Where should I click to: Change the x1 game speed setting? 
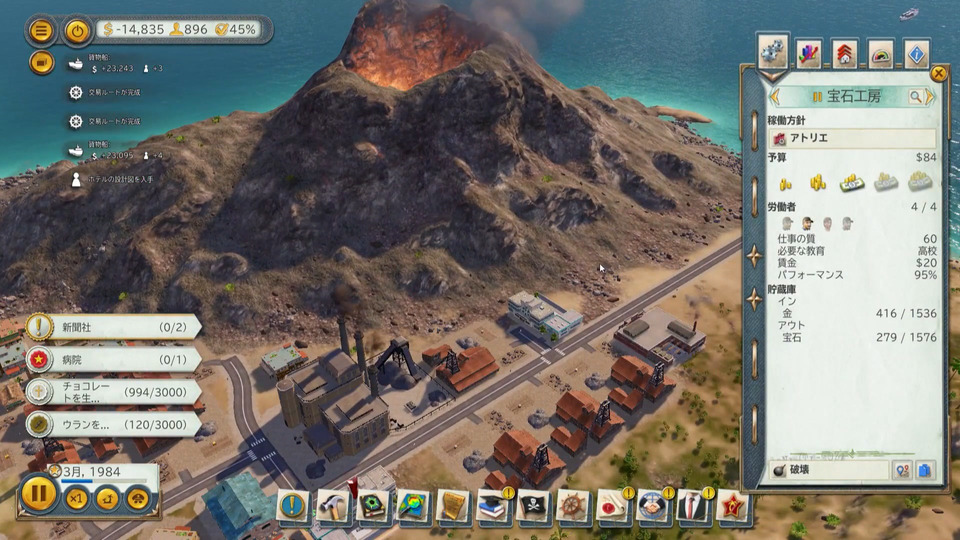pos(76,496)
